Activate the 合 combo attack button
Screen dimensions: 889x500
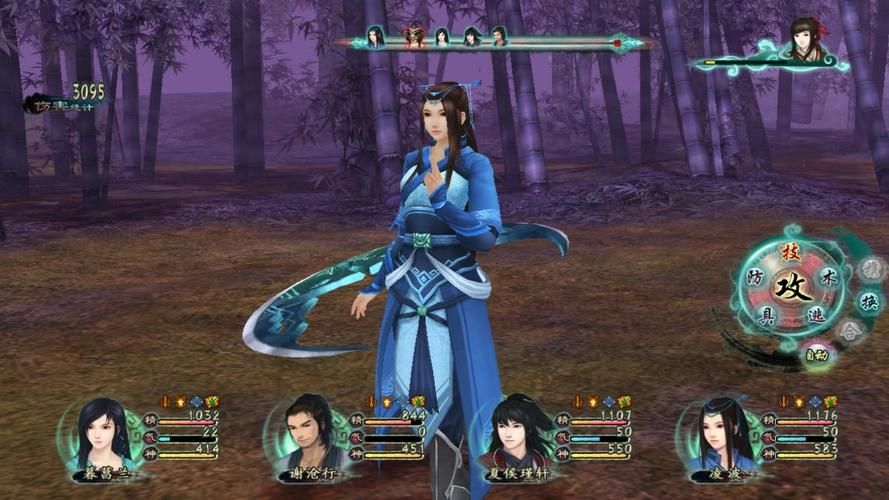[851, 332]
